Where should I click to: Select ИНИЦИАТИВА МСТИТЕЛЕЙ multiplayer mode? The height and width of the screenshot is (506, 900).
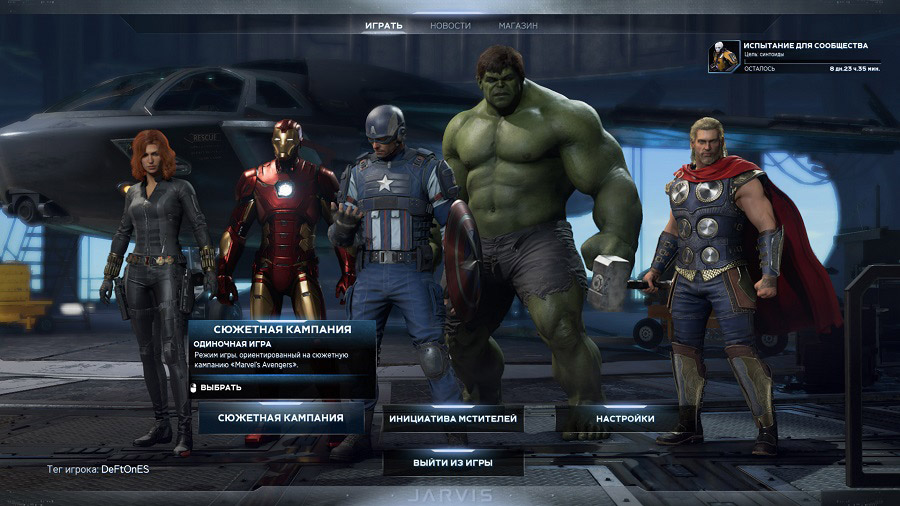(453, 419)
